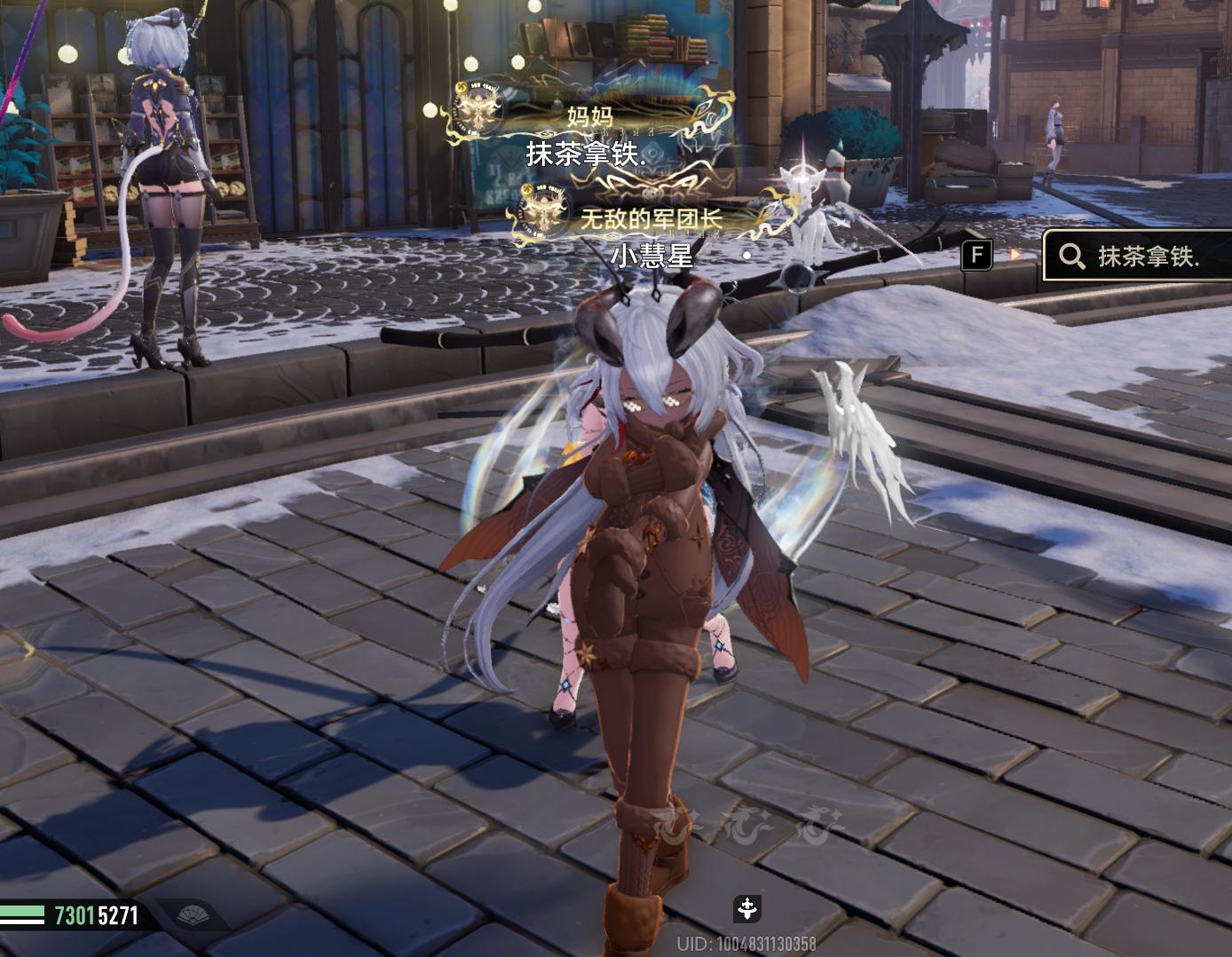The width and height of the screenshot is (1232, 957).
Task: Inspect player 抹茶拿铁. via the magnifier prompt
Action: [1135, 257]
